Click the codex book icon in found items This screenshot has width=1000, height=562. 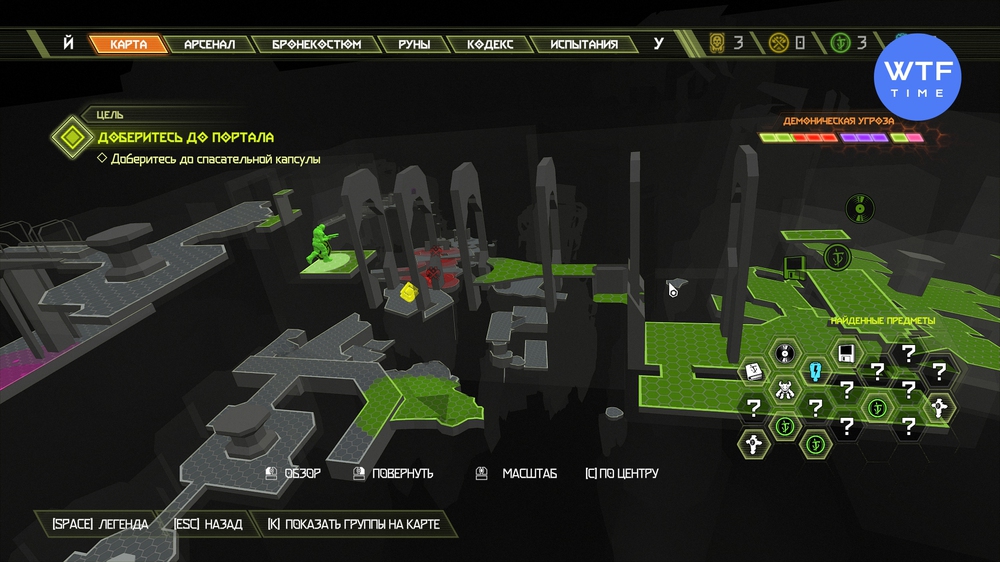coord(754,372)
